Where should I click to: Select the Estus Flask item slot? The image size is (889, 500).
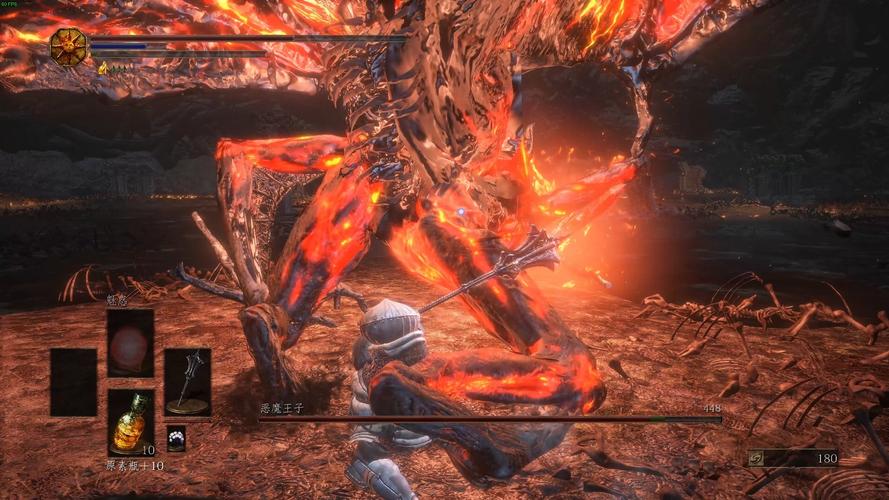[131, 422]
